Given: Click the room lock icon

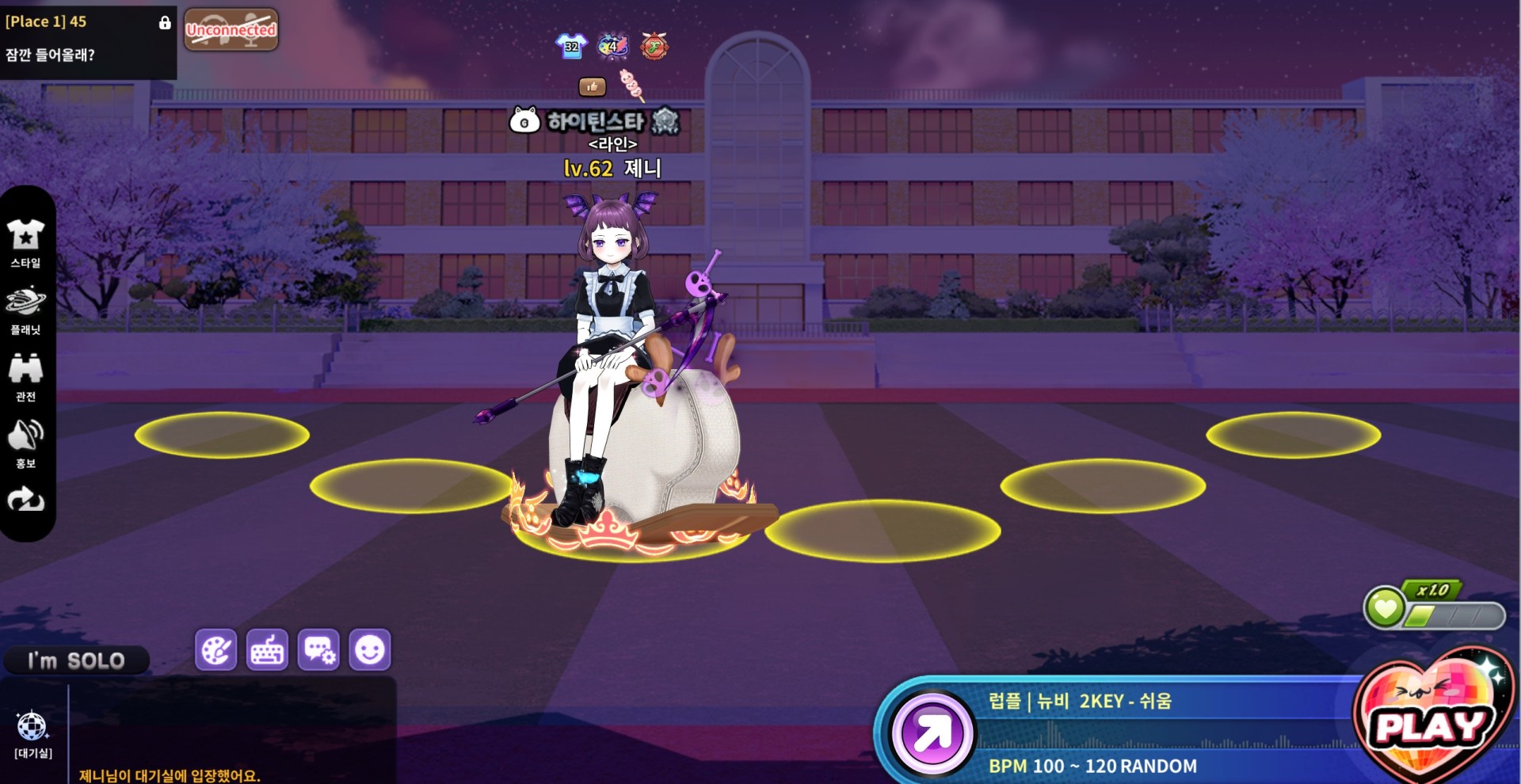Looking at the screenshot, I should (x=165, y=22).
